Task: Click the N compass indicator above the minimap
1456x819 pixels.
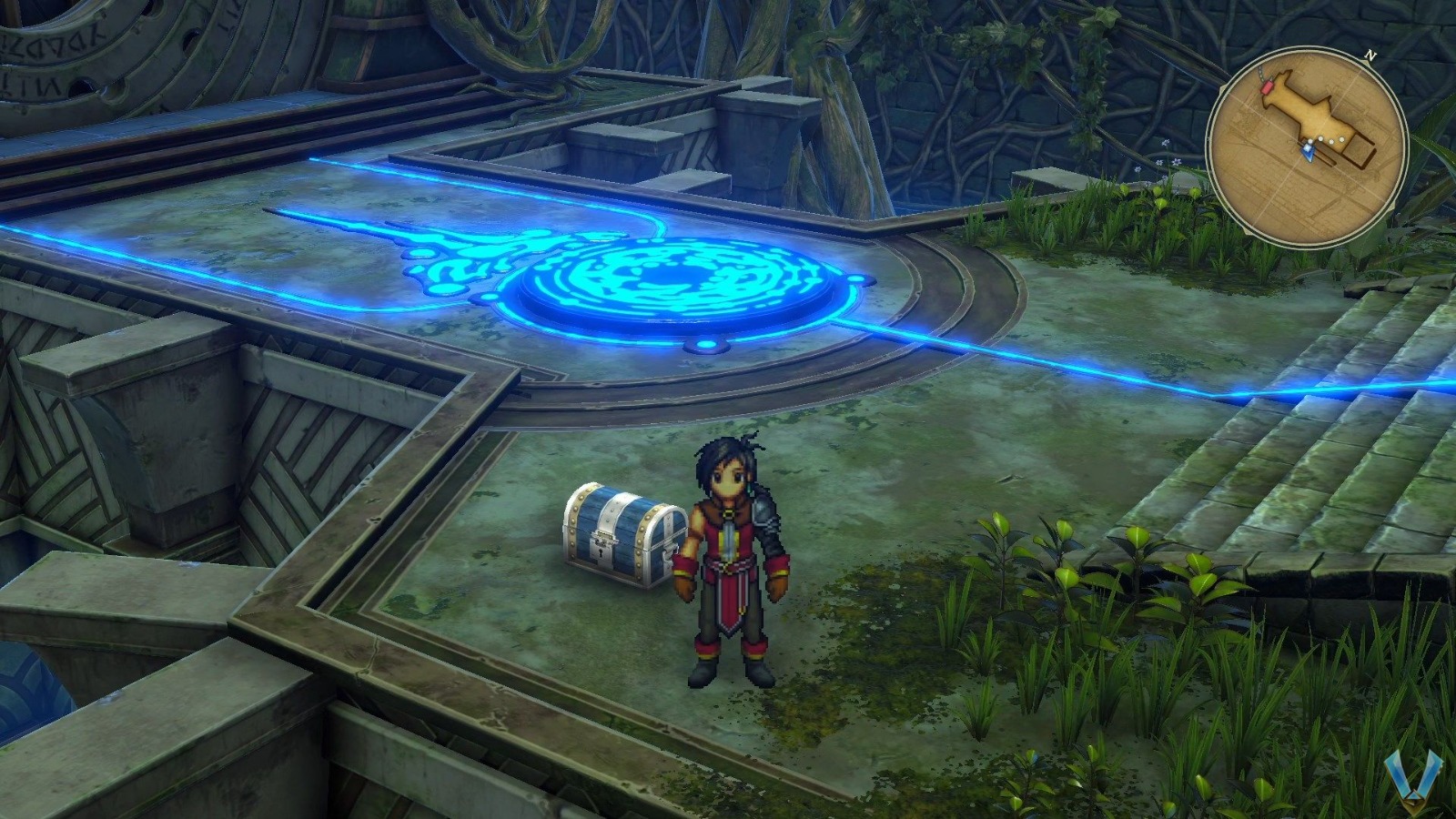Action: click(x=1370, y=55)
